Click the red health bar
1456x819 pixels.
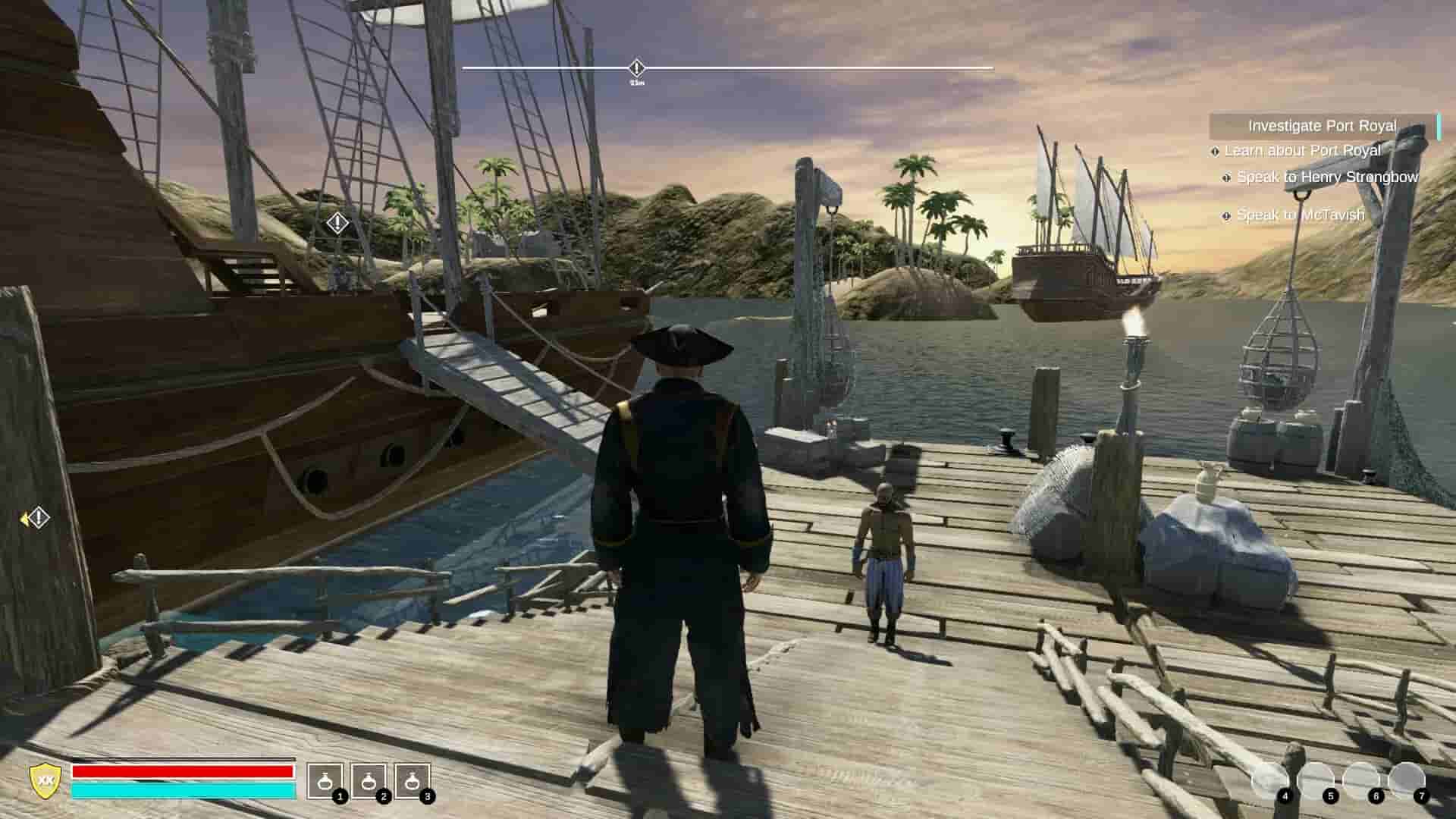[x=182, y=773]
